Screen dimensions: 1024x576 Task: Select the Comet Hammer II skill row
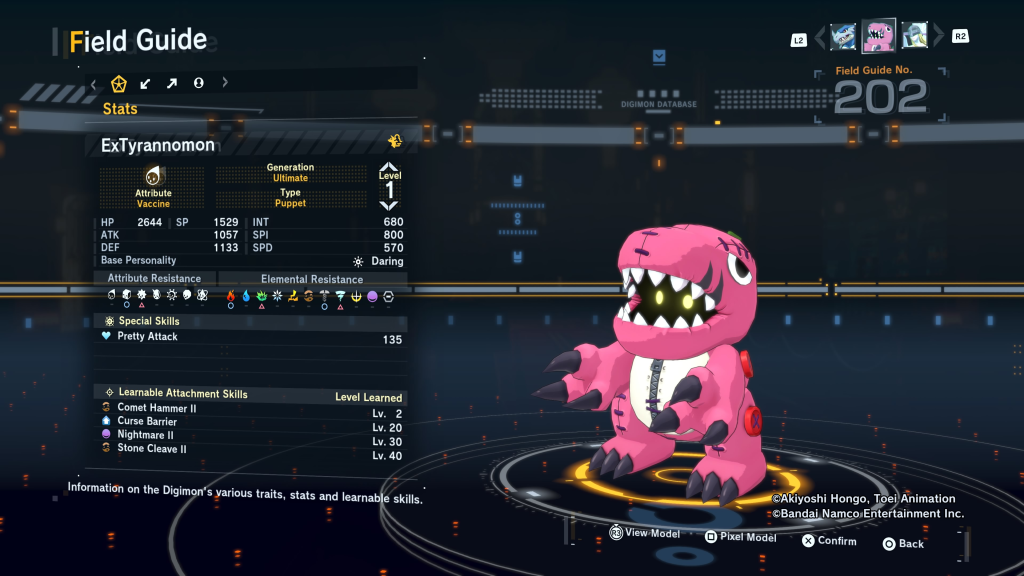click(250, 408)
